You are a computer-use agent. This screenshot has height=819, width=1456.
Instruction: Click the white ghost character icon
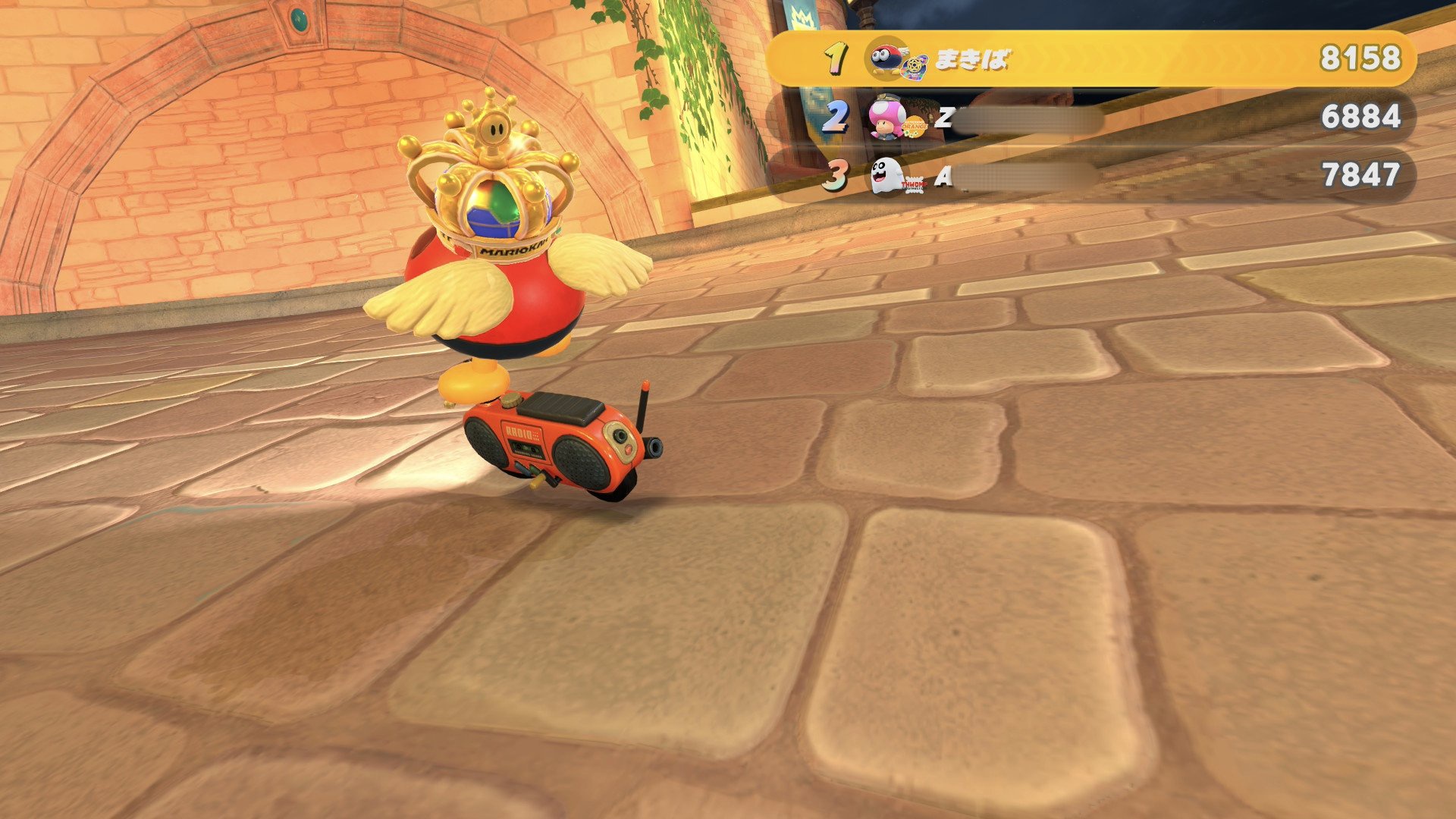click(x=884, y=176)
